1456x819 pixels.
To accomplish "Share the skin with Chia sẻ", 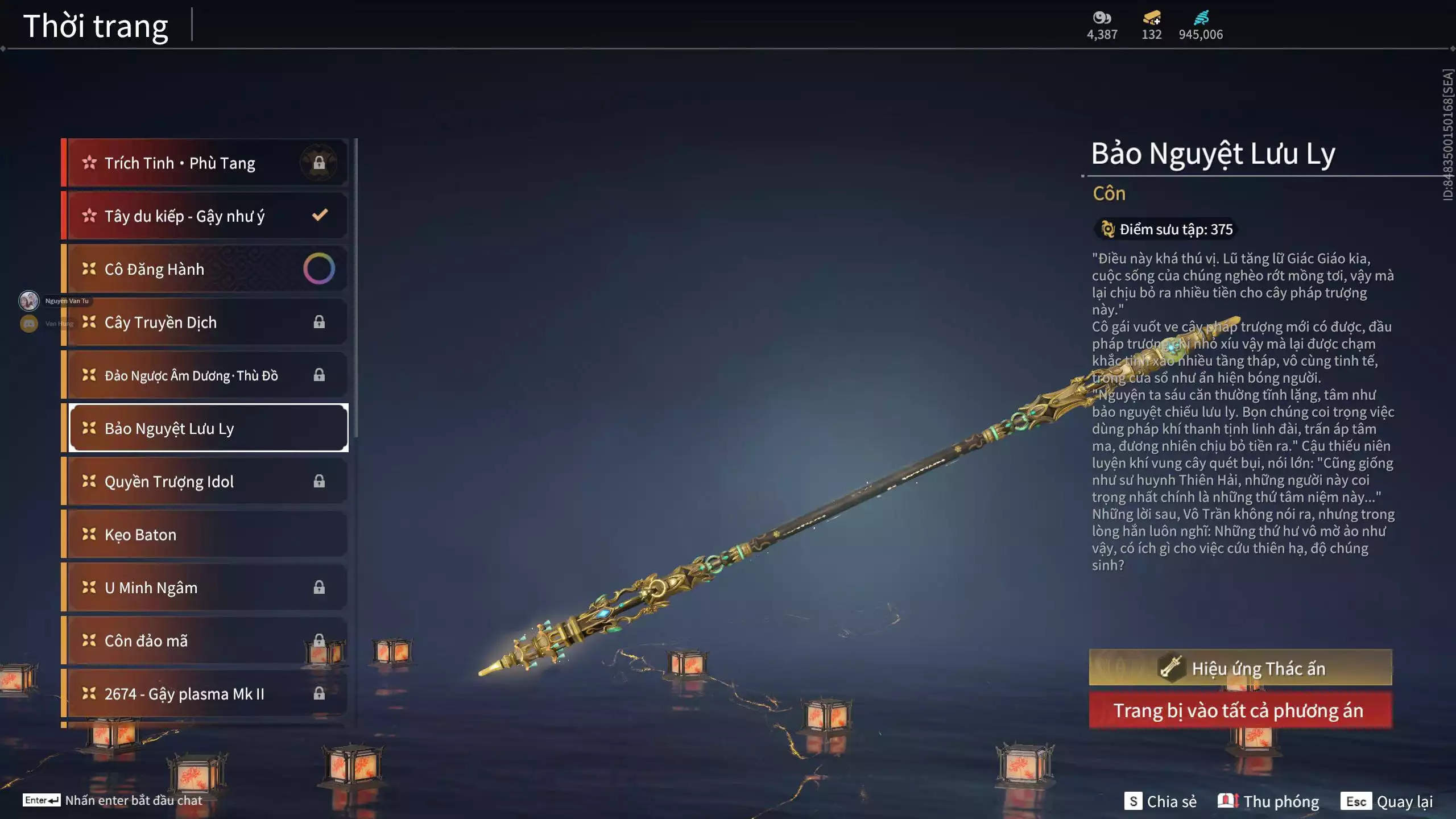I will coord(1161,801).
